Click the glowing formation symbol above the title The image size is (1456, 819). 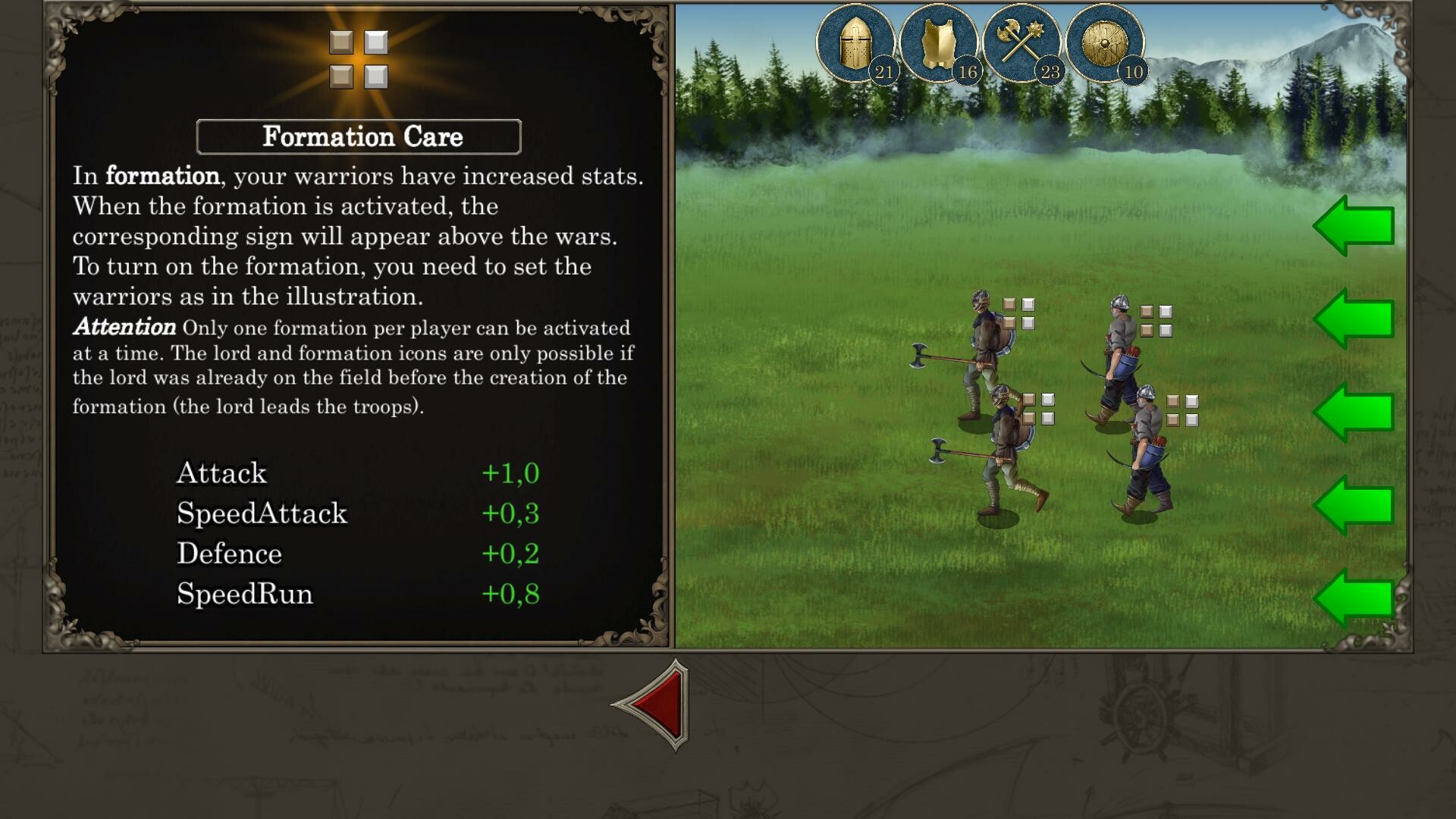(358, 55)
